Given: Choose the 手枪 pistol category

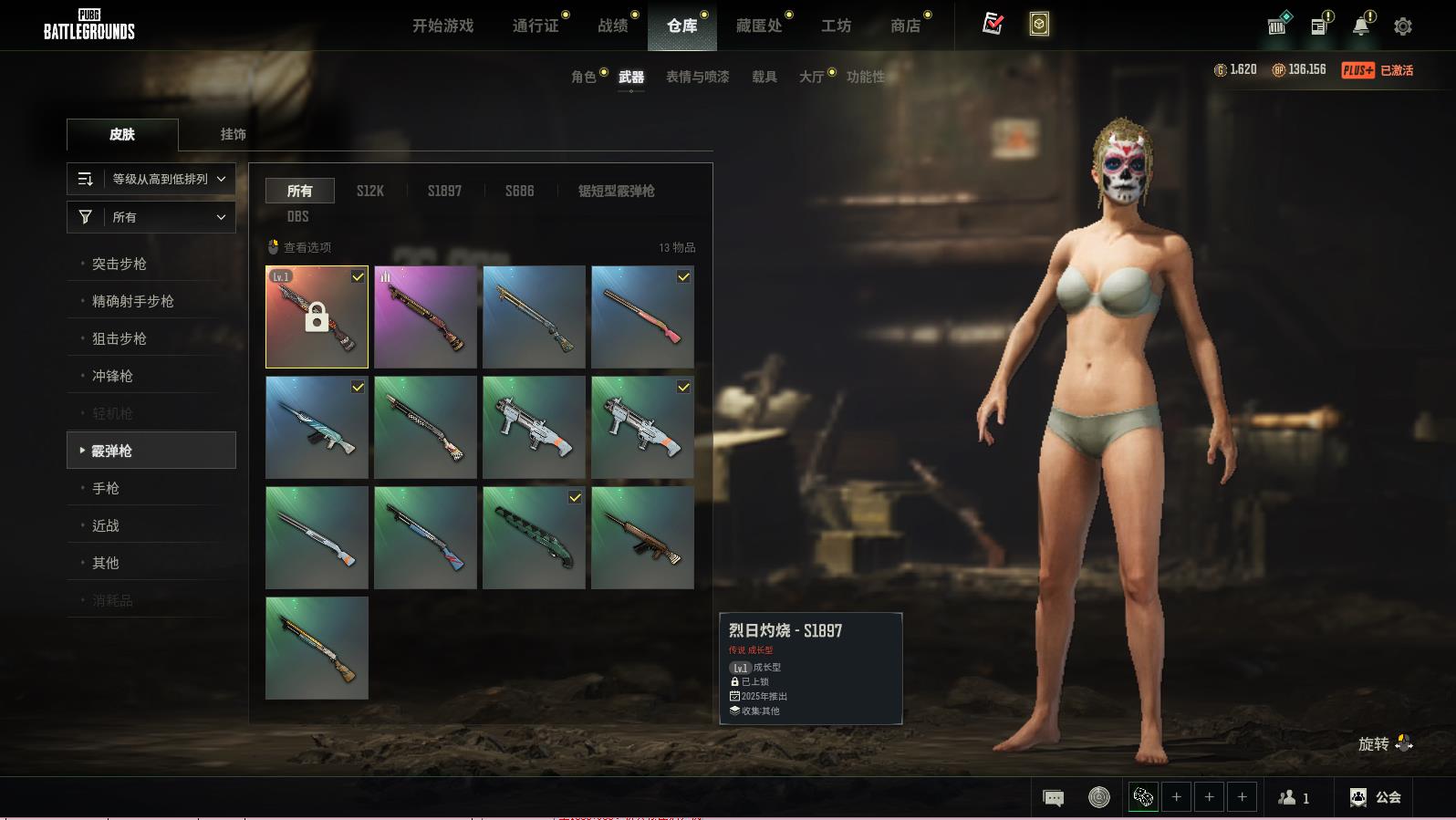Looking at the screenshot, I should point(106,488).
